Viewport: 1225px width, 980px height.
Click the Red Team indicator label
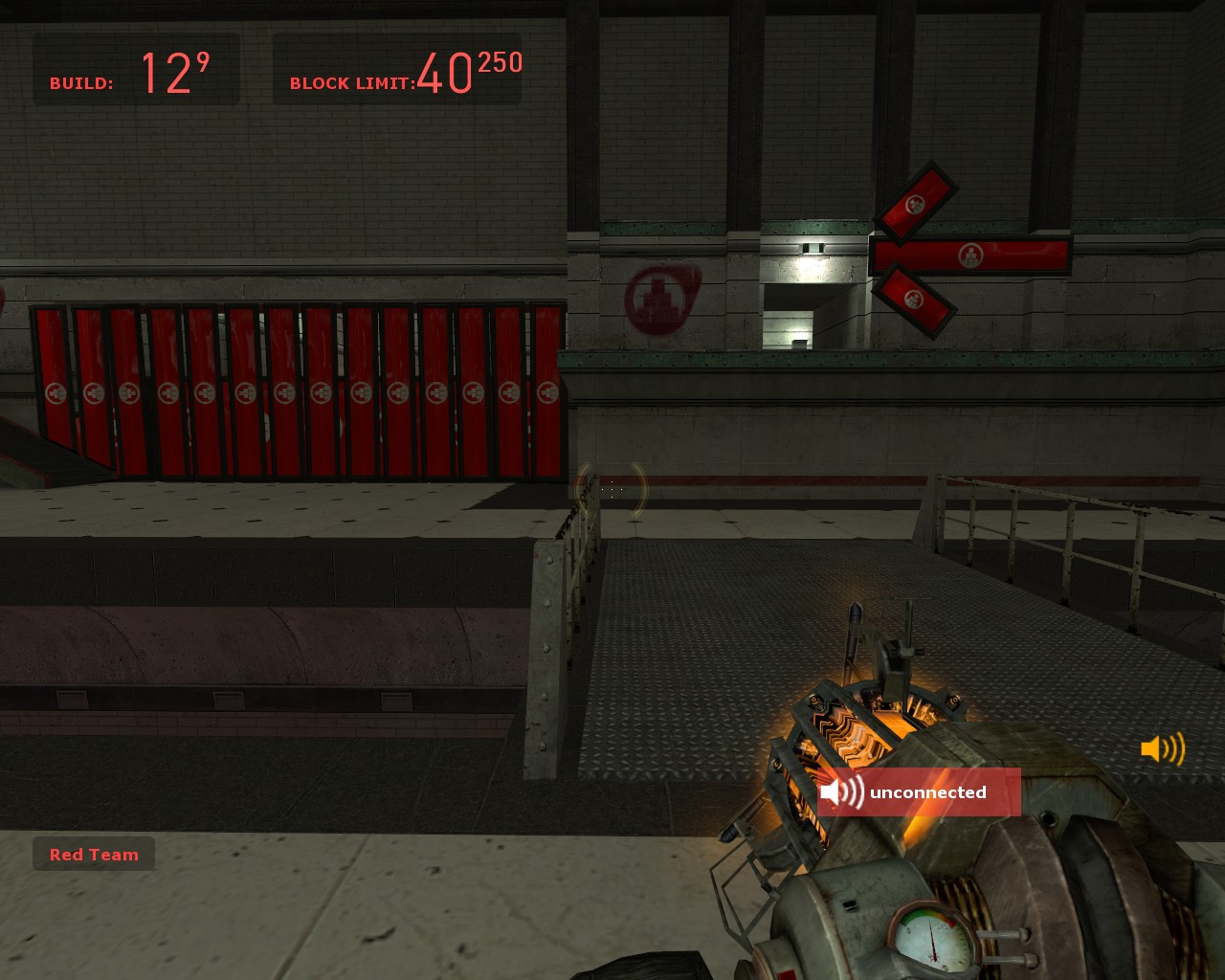click(94, 855)
